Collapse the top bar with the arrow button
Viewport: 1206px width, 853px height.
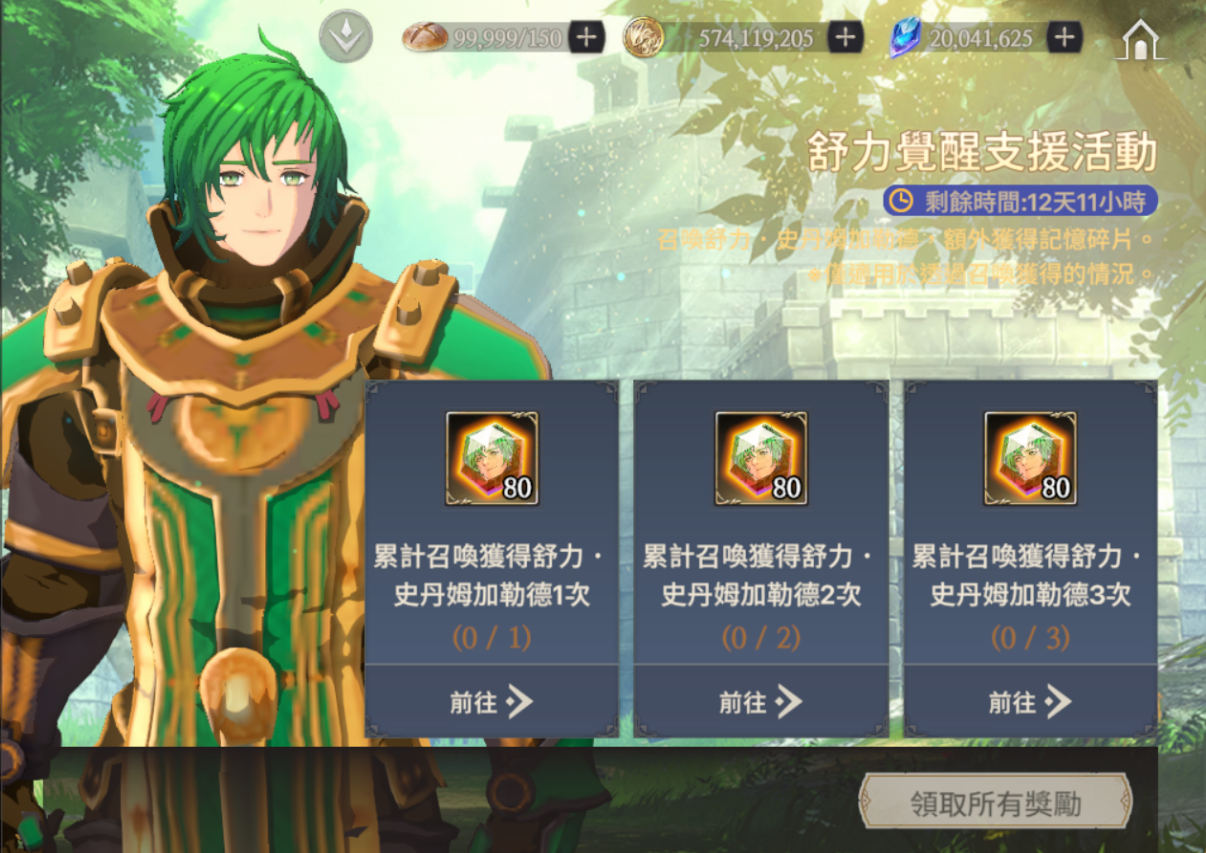[345, 37]
